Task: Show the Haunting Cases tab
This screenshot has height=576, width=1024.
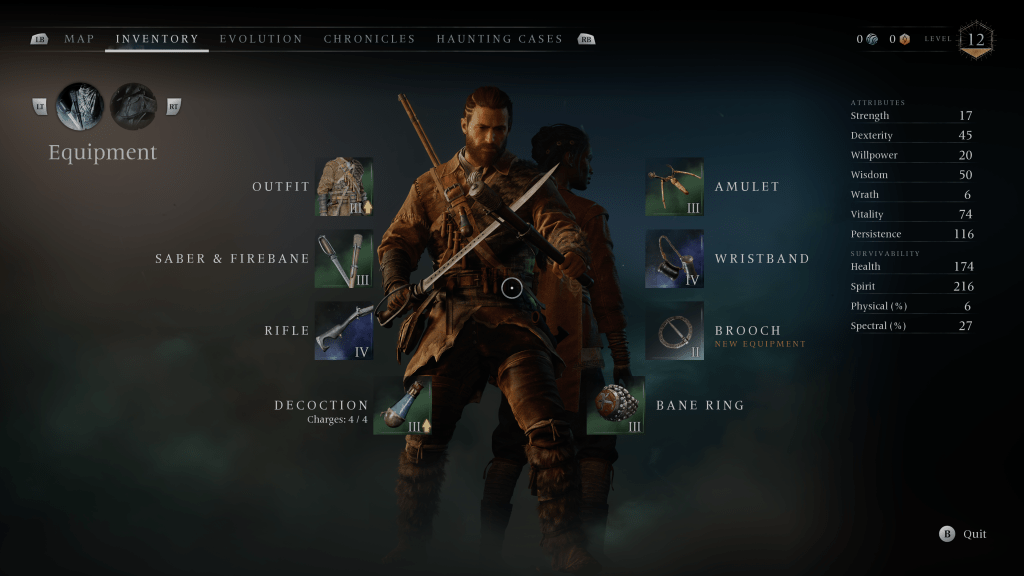Action: [499, 39]
